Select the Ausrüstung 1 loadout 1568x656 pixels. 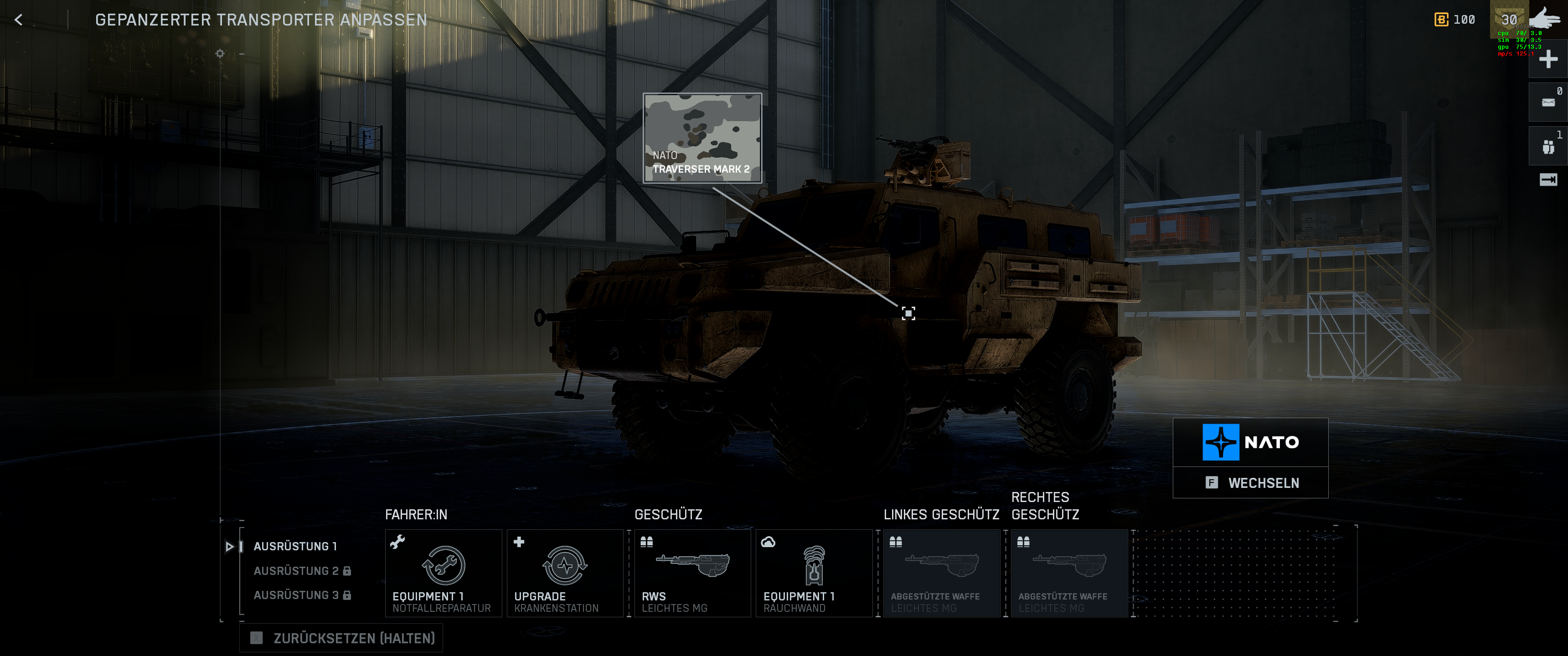[x=295, y=546]
